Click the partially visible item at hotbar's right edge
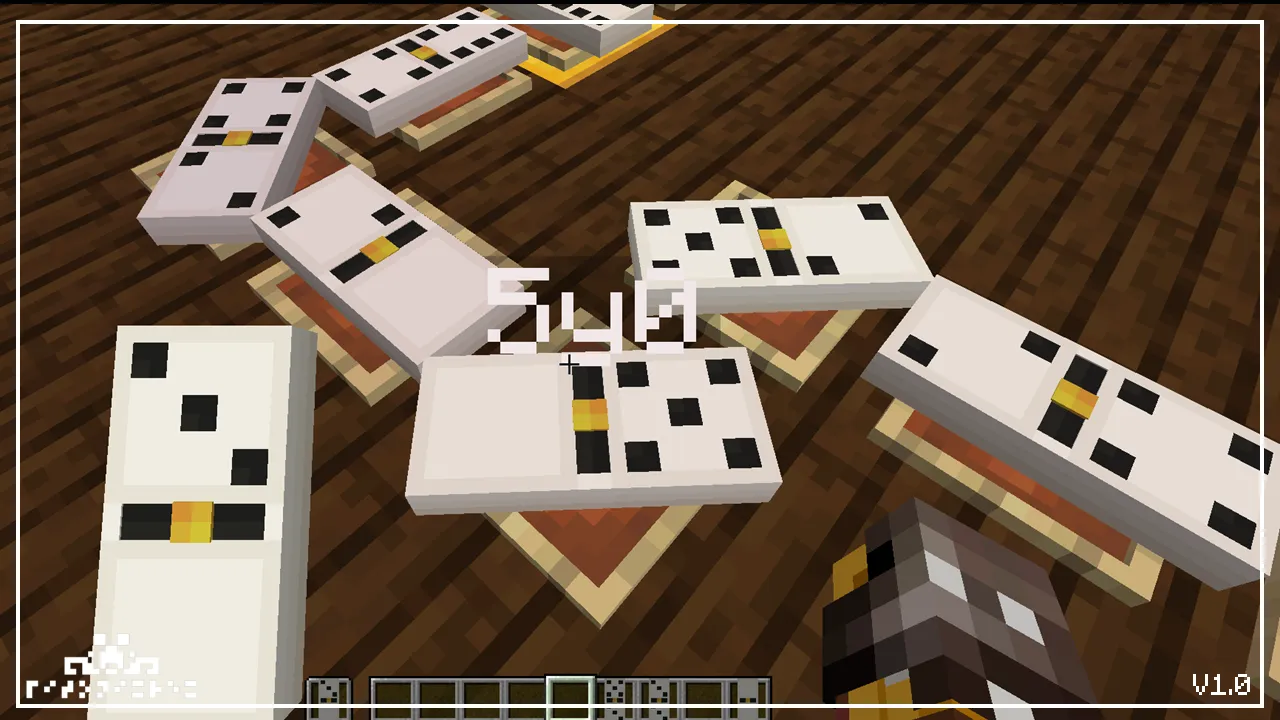Image resolution: width=1280 pixels, height=720 pixels. click(752, 690)
